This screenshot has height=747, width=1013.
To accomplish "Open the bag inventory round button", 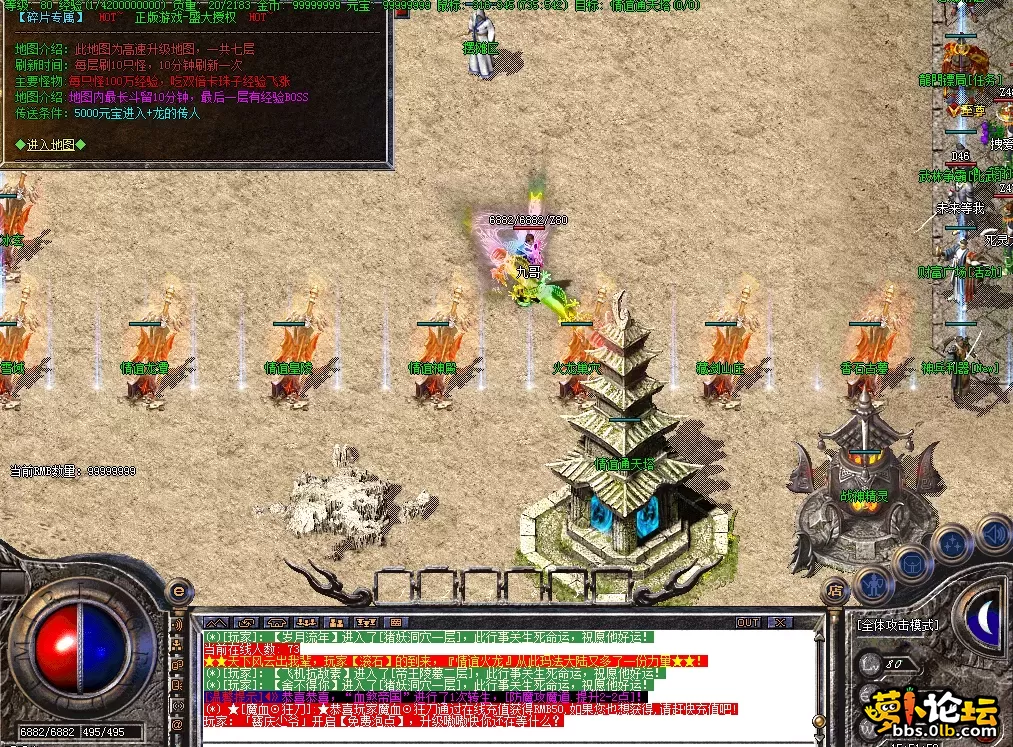I will [x=912, y=562].
